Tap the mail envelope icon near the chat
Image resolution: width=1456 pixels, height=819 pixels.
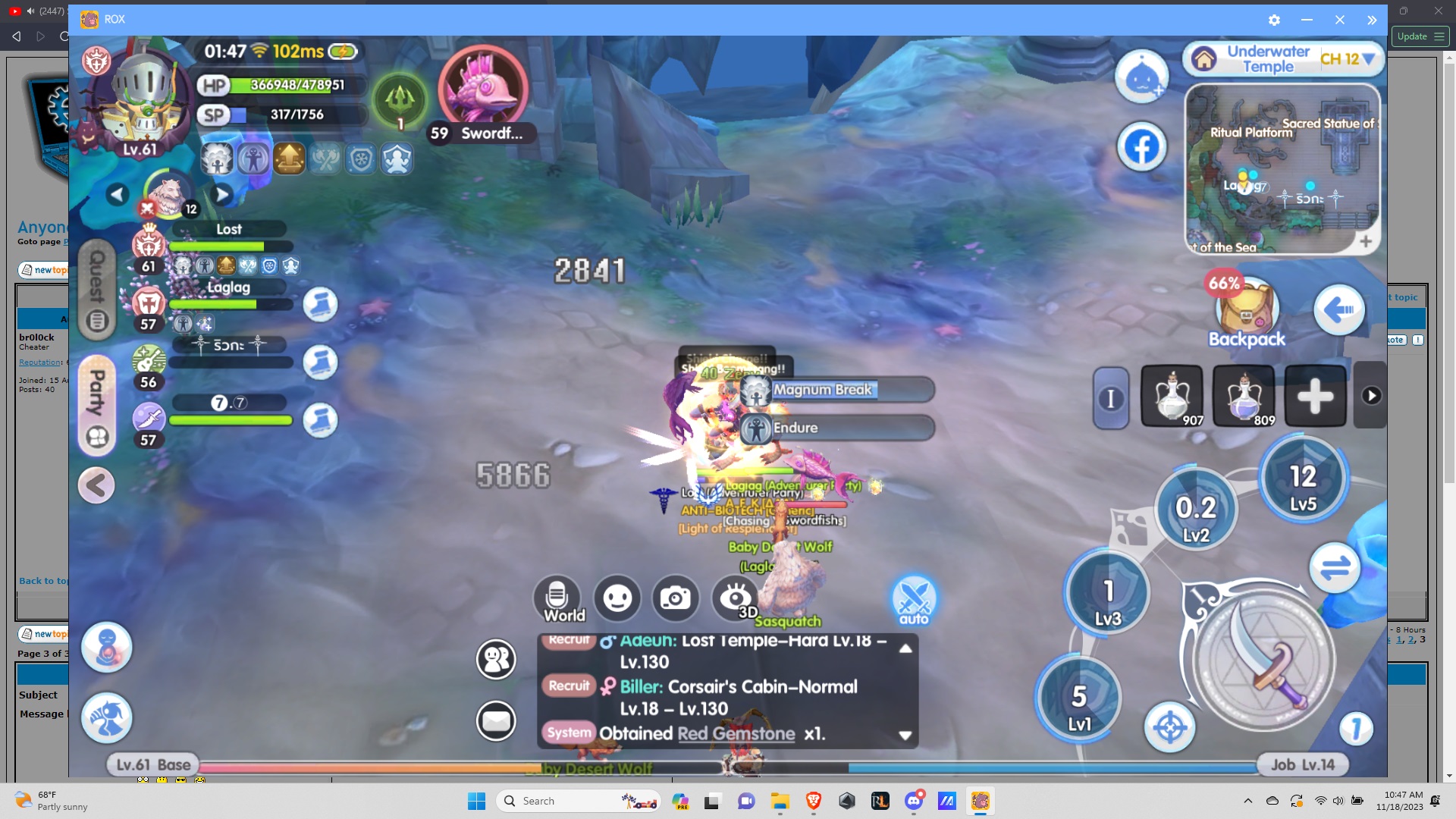[x=497, y=720]
